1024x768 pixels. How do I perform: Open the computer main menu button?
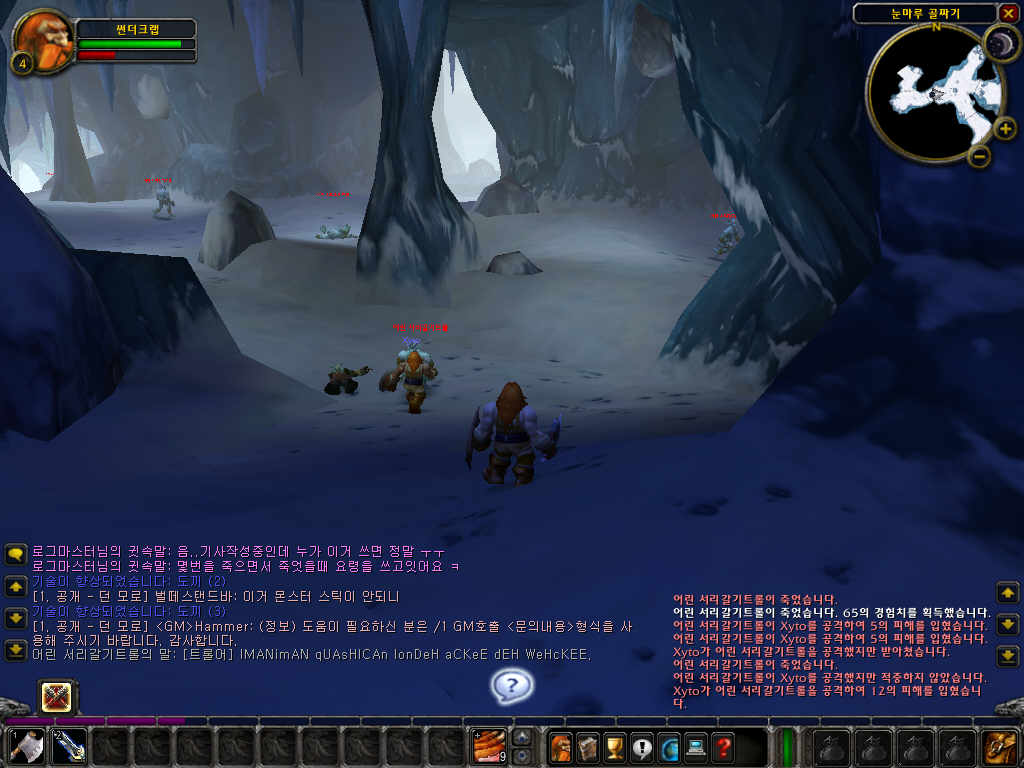pos(695,746)
